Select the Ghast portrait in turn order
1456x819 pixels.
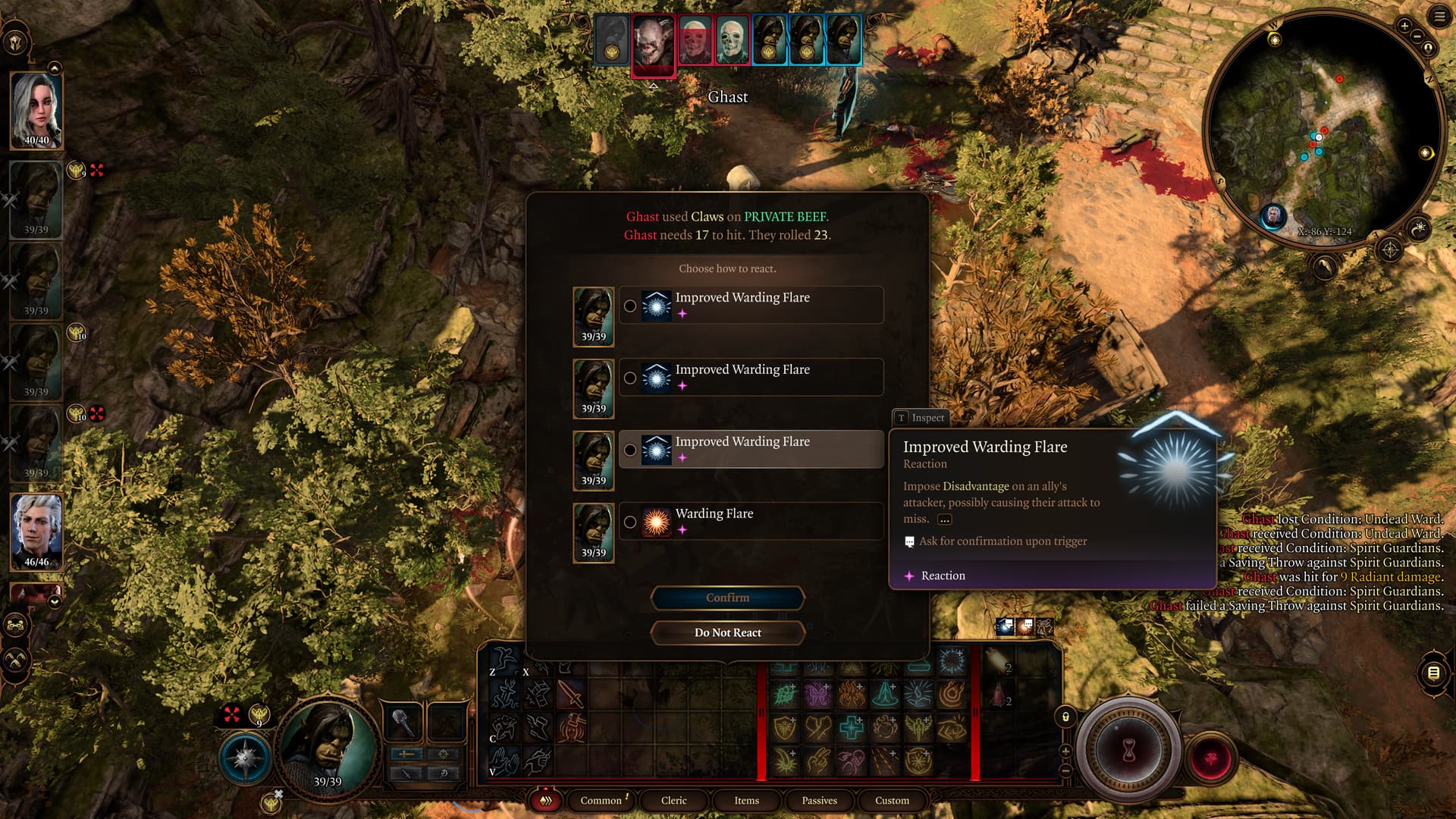coord(653,42)
